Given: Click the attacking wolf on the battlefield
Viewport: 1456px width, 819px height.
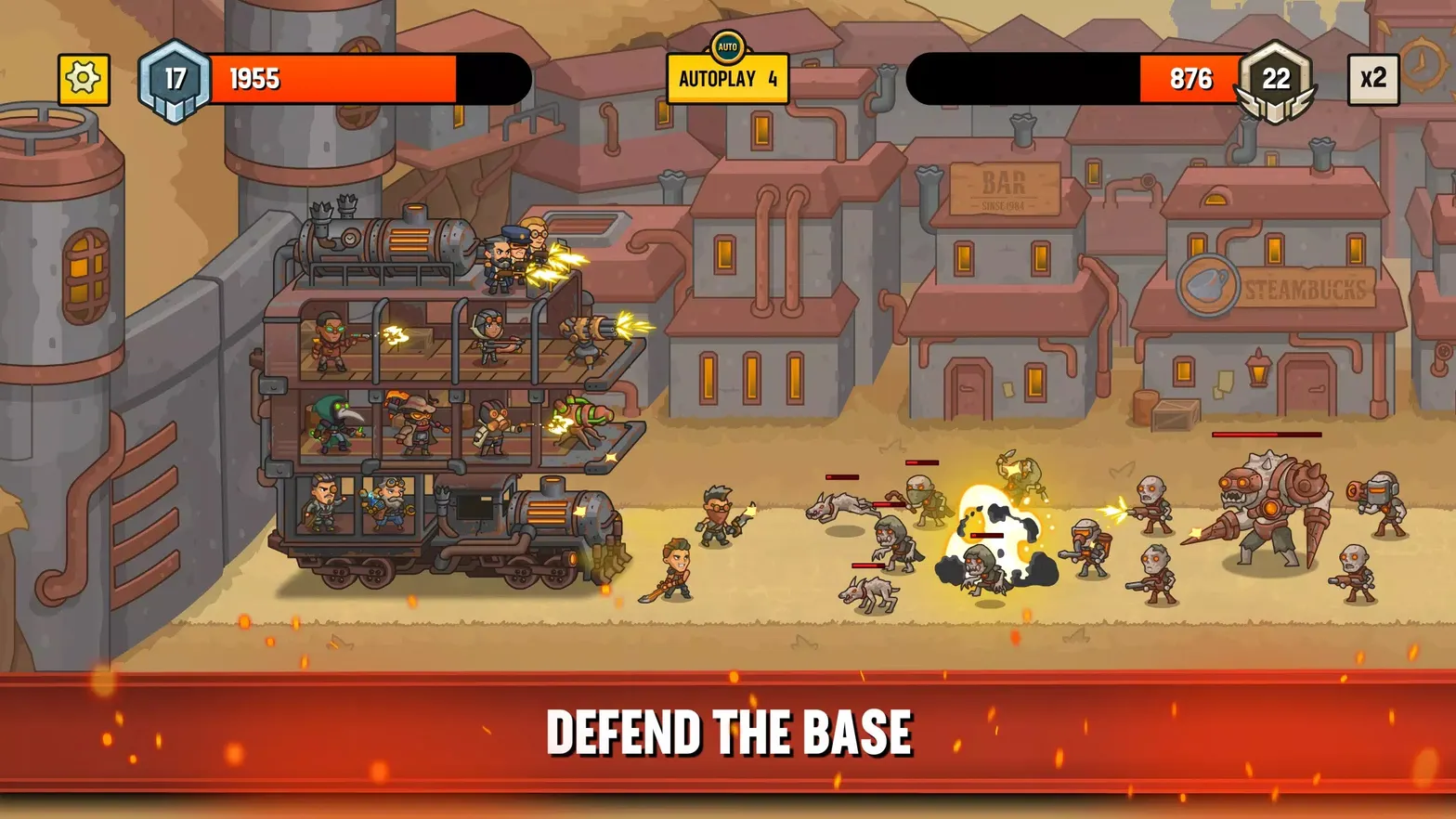Looking at the screenshot, I should coord(847,504).
